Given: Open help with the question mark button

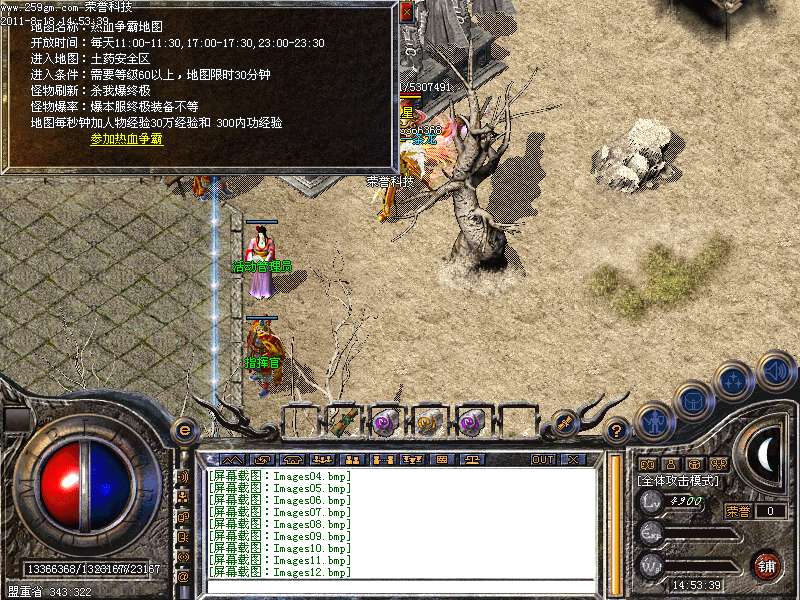Looking at the screenshot, I should coord(617,430).
